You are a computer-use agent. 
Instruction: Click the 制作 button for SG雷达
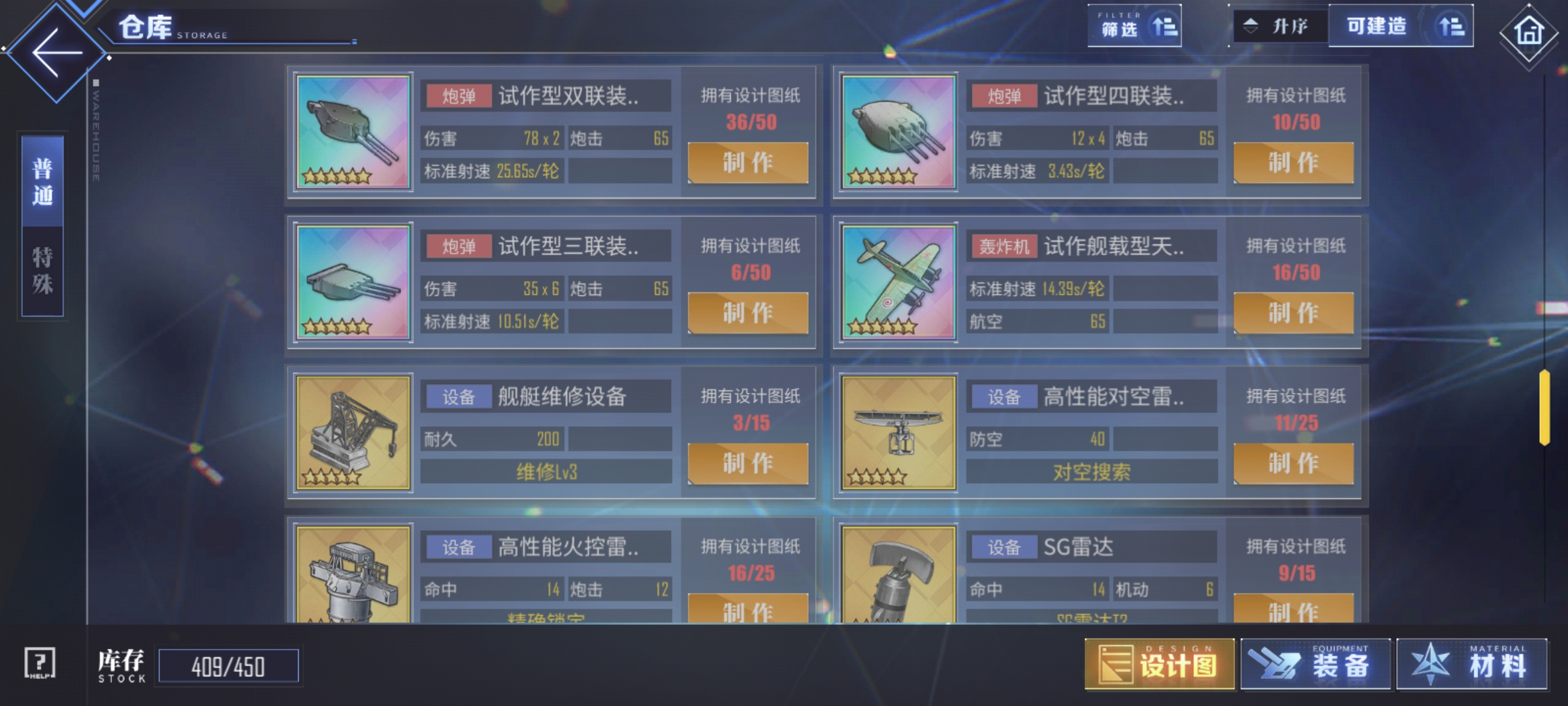[x=1294, y=613]
